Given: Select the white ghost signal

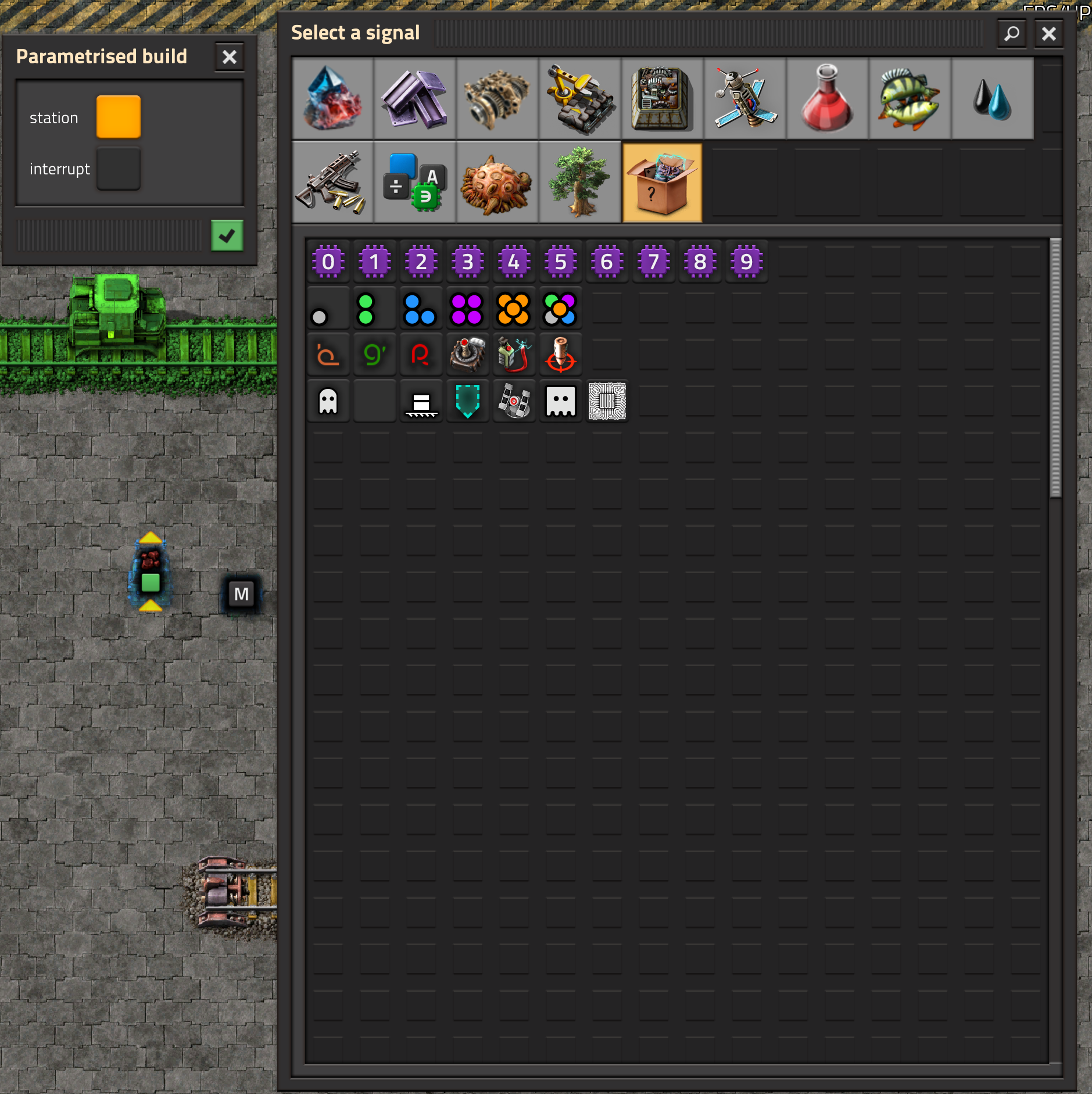Looking at the screenshot, I should (328, 401).
